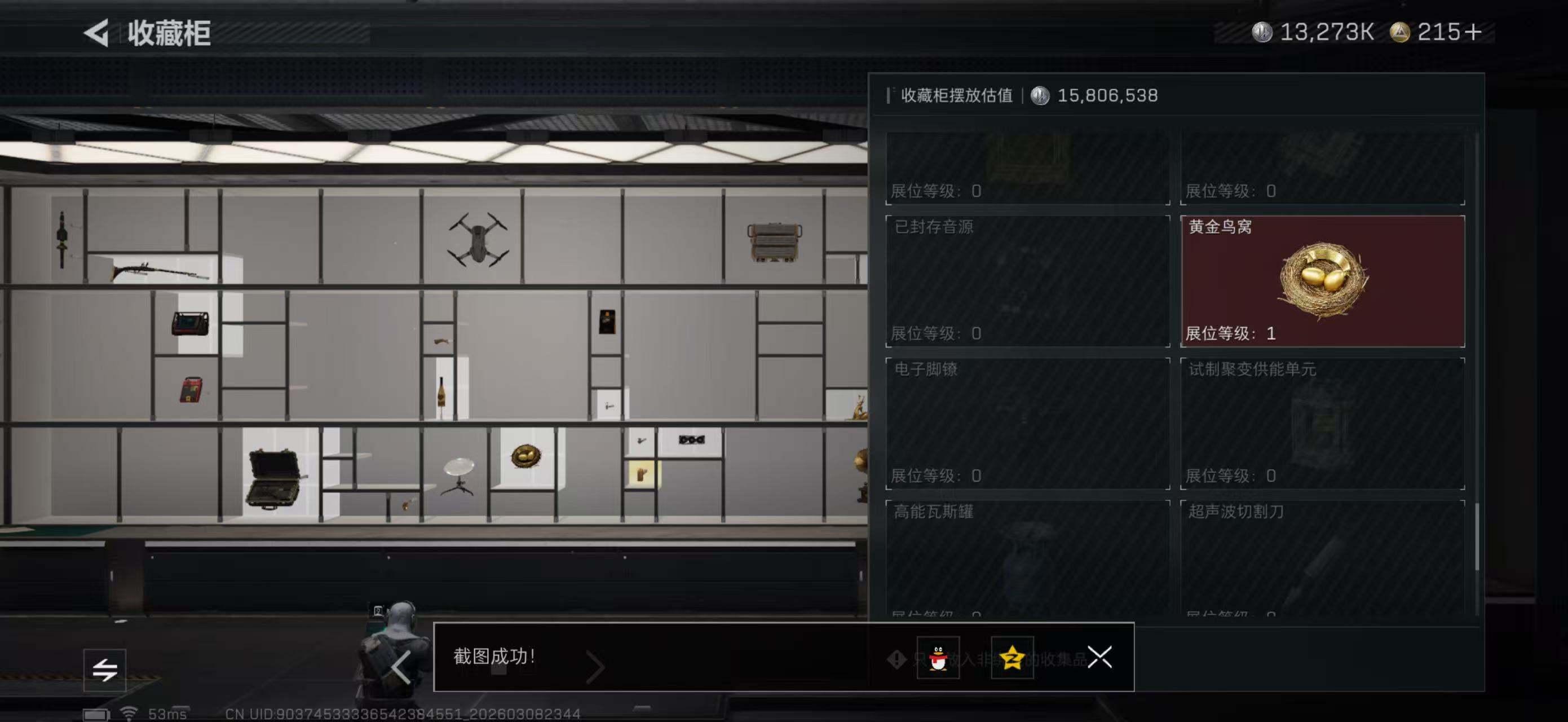Share screenshot to Qzone star icon
Image resolution: width=1568 pixels, height=722 pixels.
pos(1015,658)
